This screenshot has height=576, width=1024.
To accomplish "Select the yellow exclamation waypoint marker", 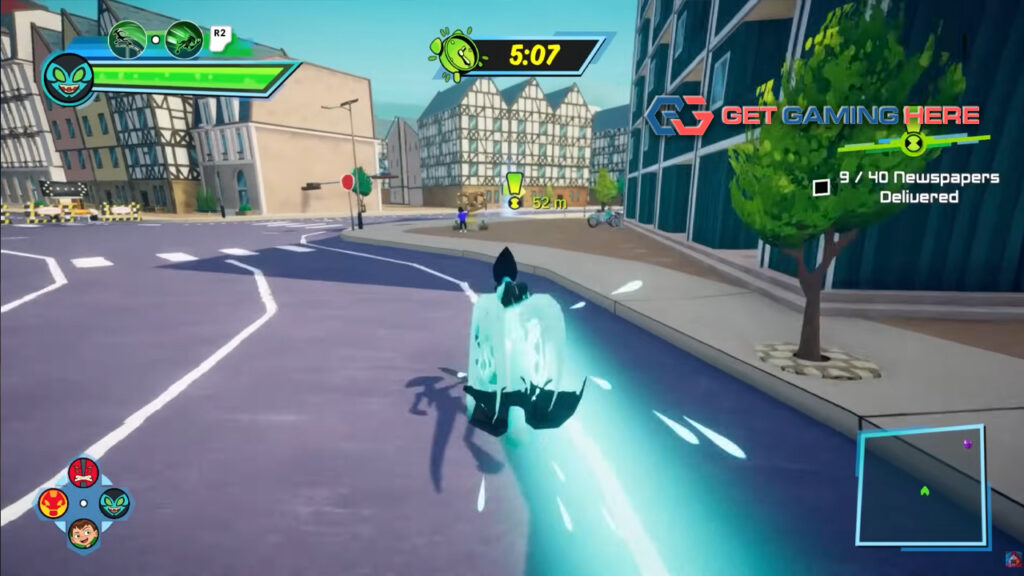I will (x=514, y=189).
